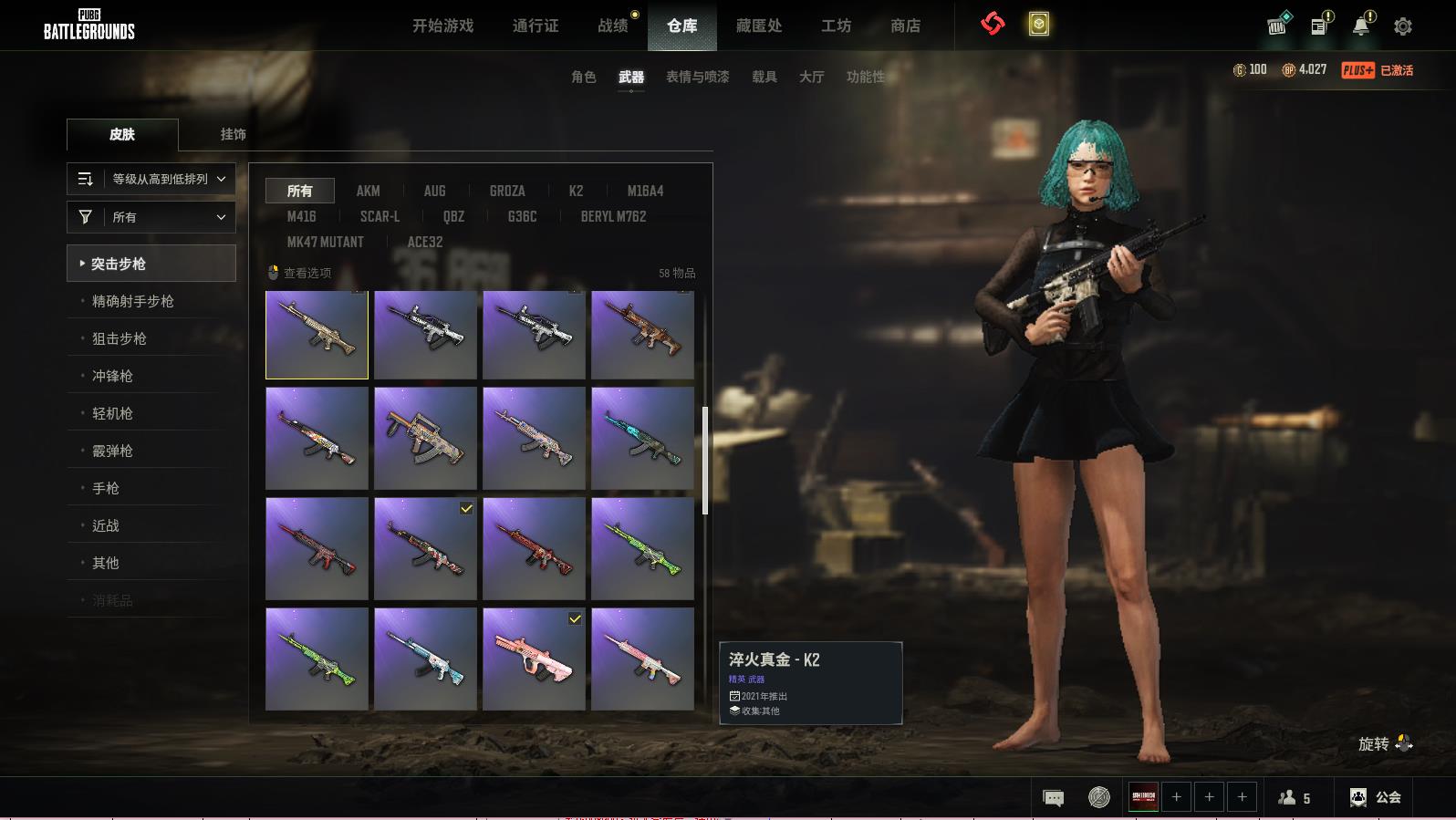Open the chat bubble icon
Image resolution: width=1456 pixels, height=820 pixels.
click(1053, 798)
